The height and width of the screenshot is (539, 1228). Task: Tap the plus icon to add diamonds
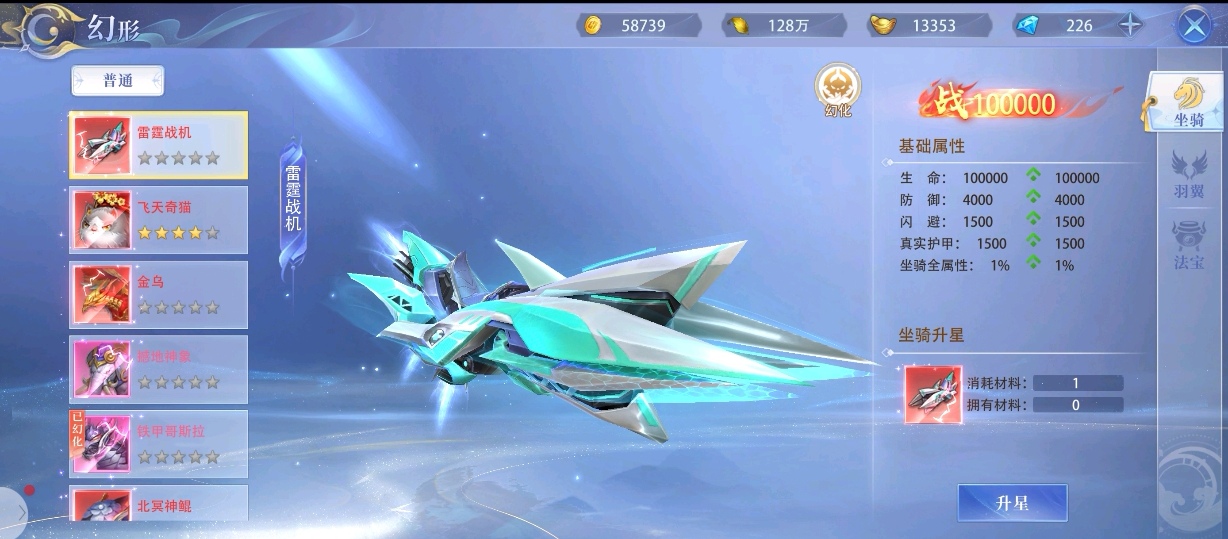click(1130, 26)
